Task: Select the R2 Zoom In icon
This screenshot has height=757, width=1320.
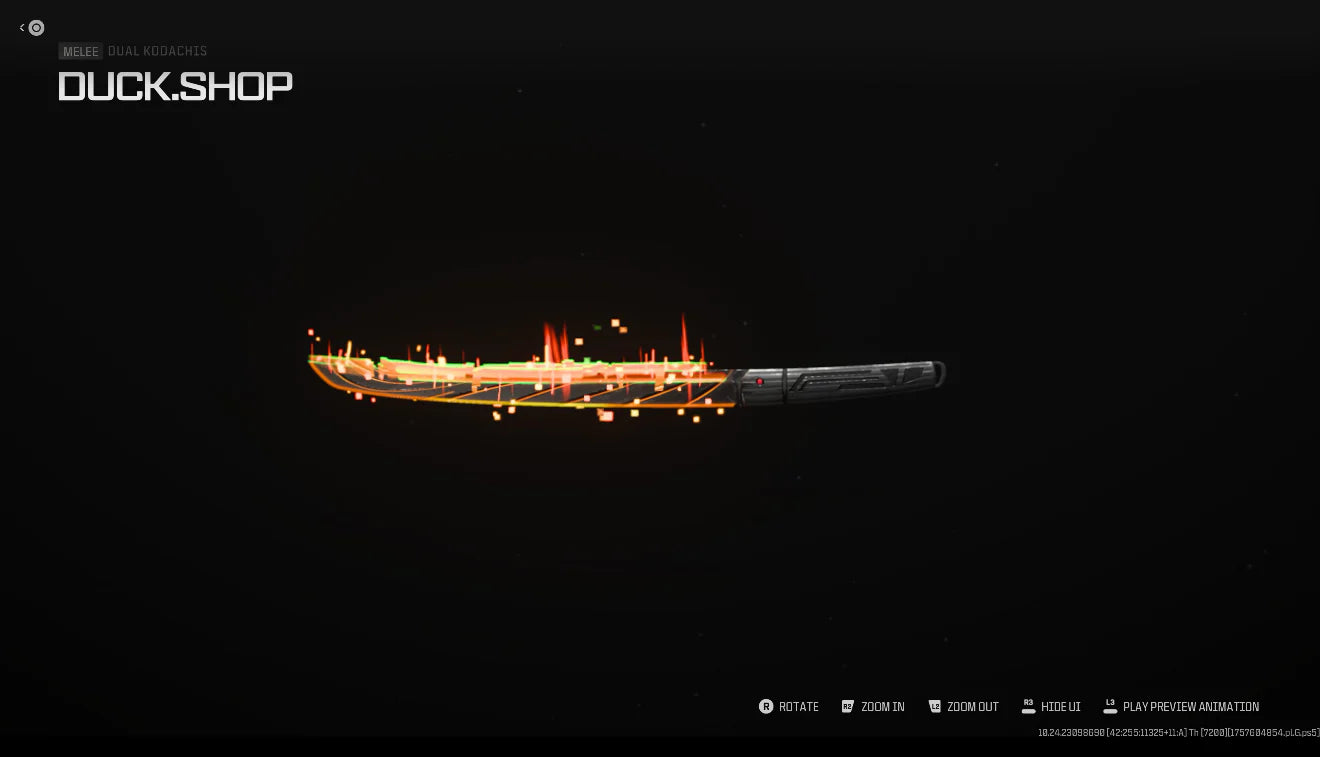Action: (847, 707)
